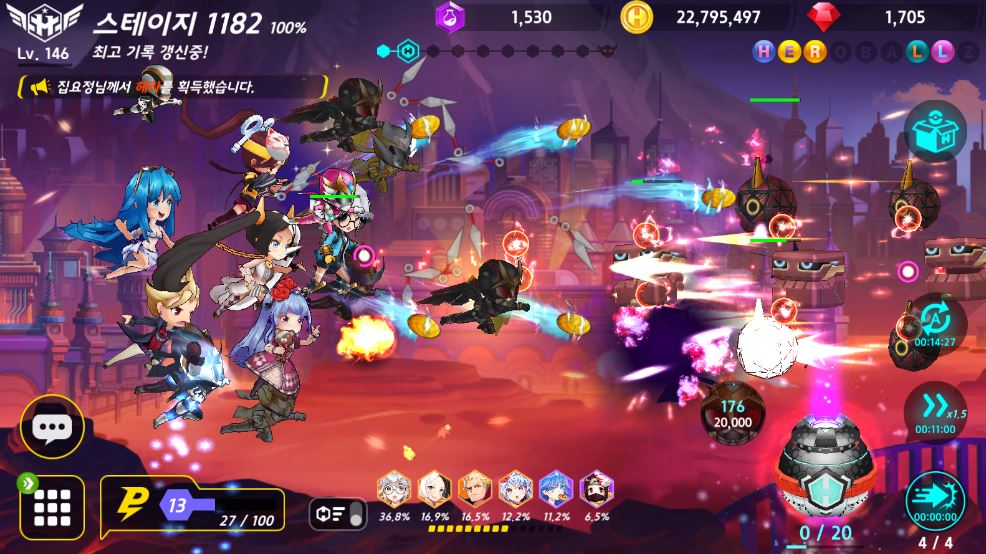Image resolution: width=986 pixels, height=554 pixels.
Task: Open the supply box icon
Action: point(935,131)
